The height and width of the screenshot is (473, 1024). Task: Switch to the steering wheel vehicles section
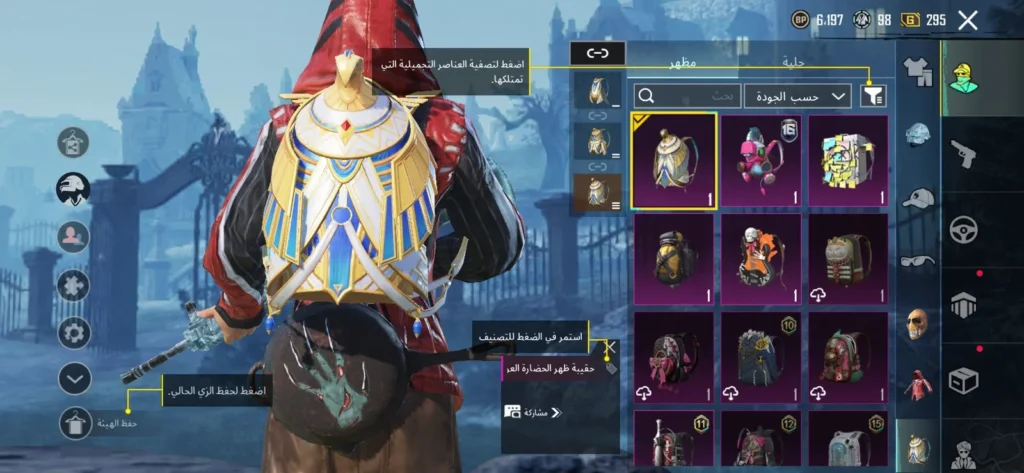[965, 229]
